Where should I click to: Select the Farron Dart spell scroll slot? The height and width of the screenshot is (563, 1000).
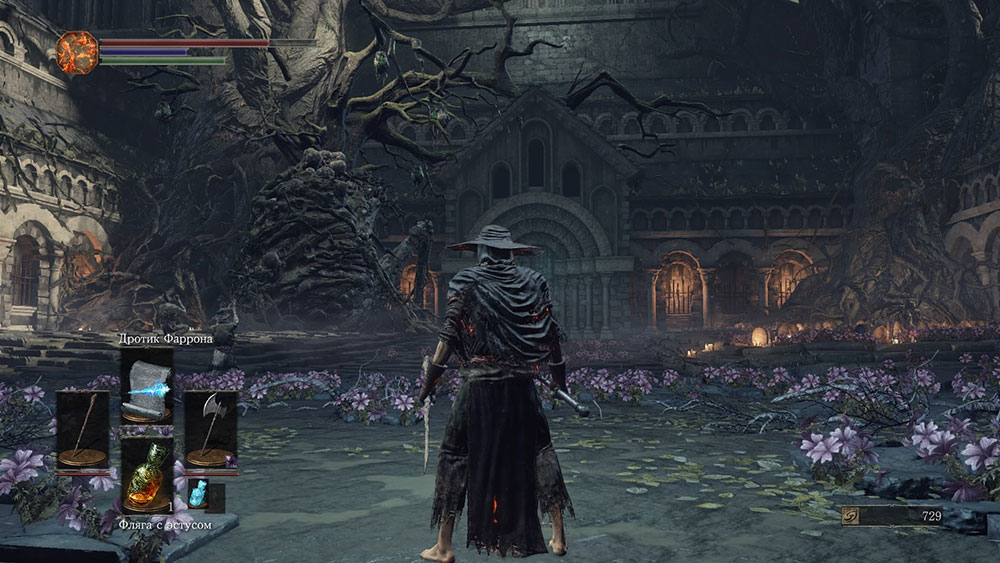[146, 385]
